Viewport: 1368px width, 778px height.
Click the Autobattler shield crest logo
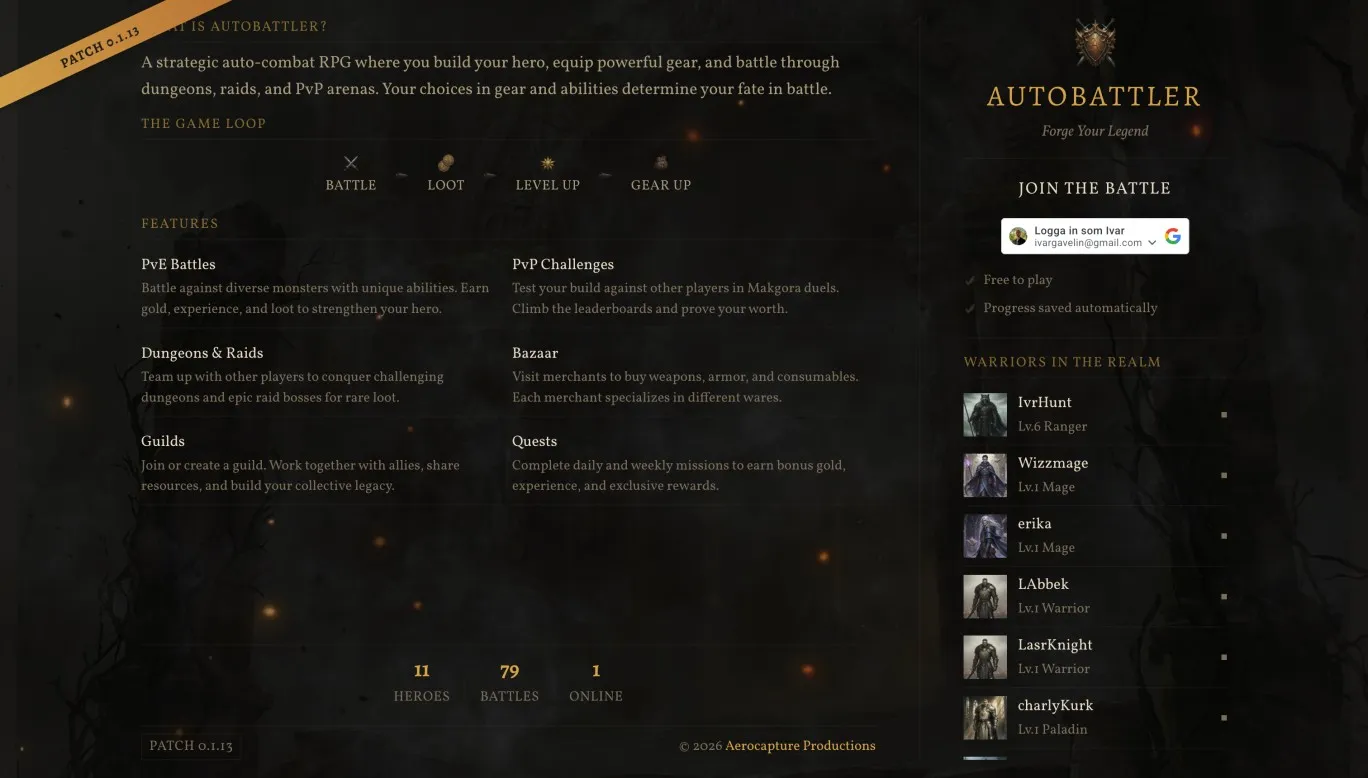pyautogui.click(x=1094, y=40)
